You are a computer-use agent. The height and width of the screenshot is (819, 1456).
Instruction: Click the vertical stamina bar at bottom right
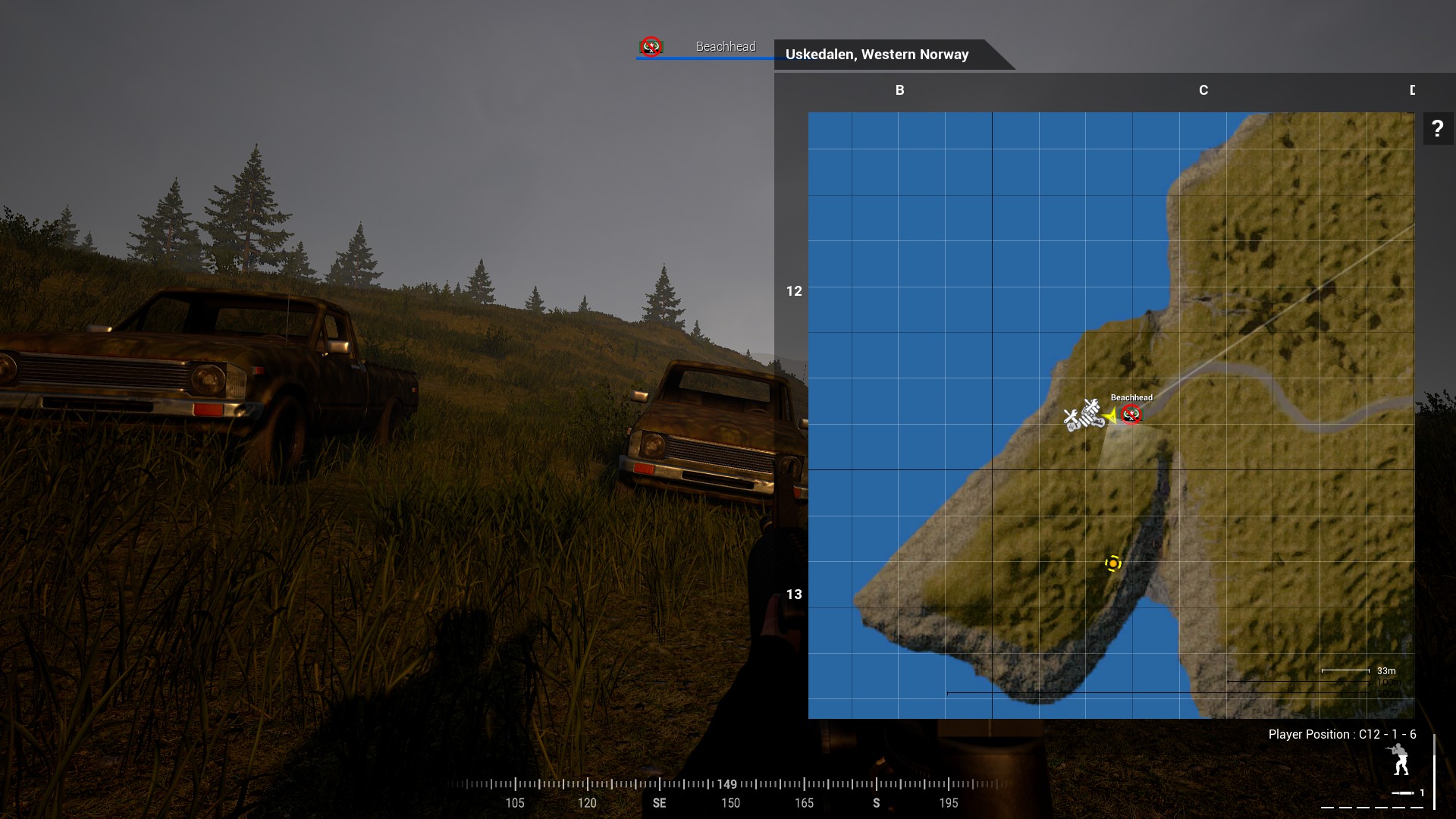[1435, 772]
